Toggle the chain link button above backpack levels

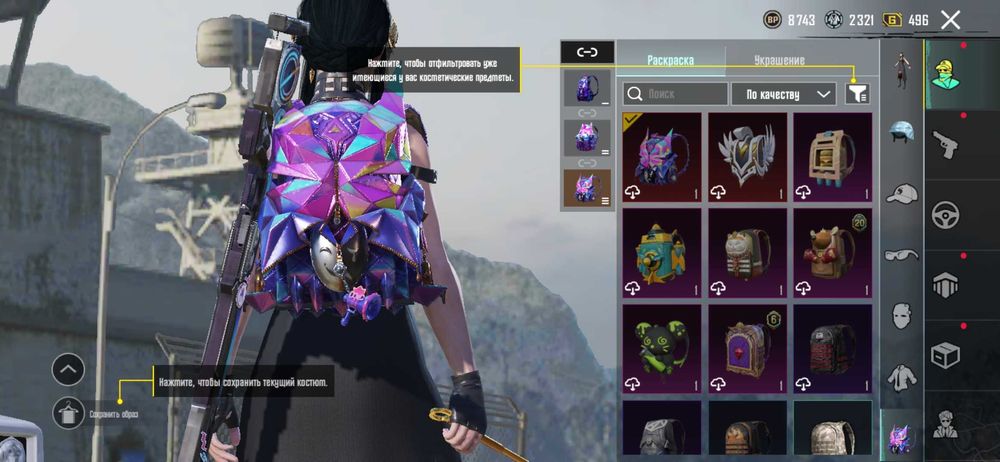(x=587, y=52)
